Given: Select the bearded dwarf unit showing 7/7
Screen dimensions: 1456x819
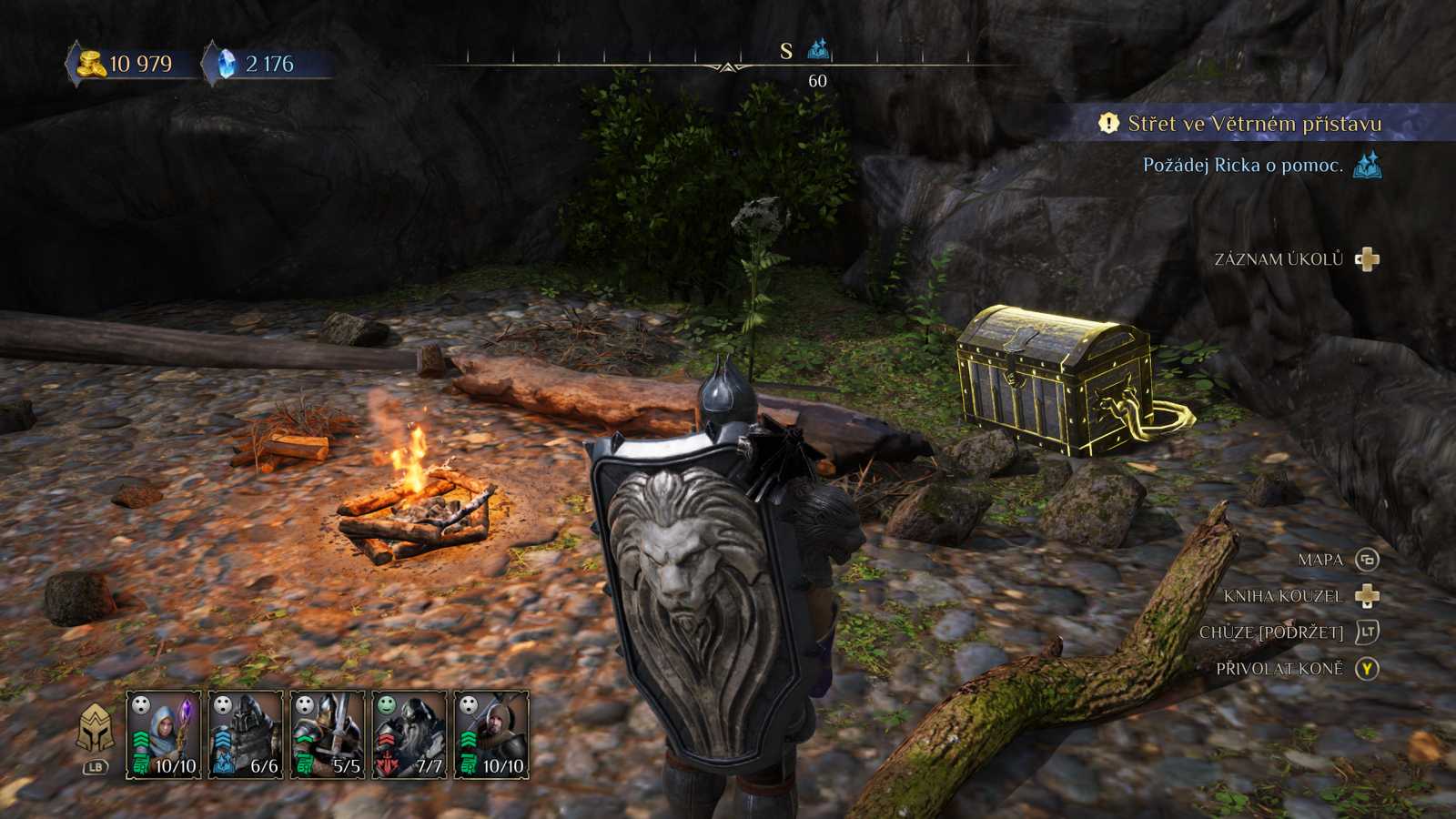Looking at the screenshot, I should [409, 734].
